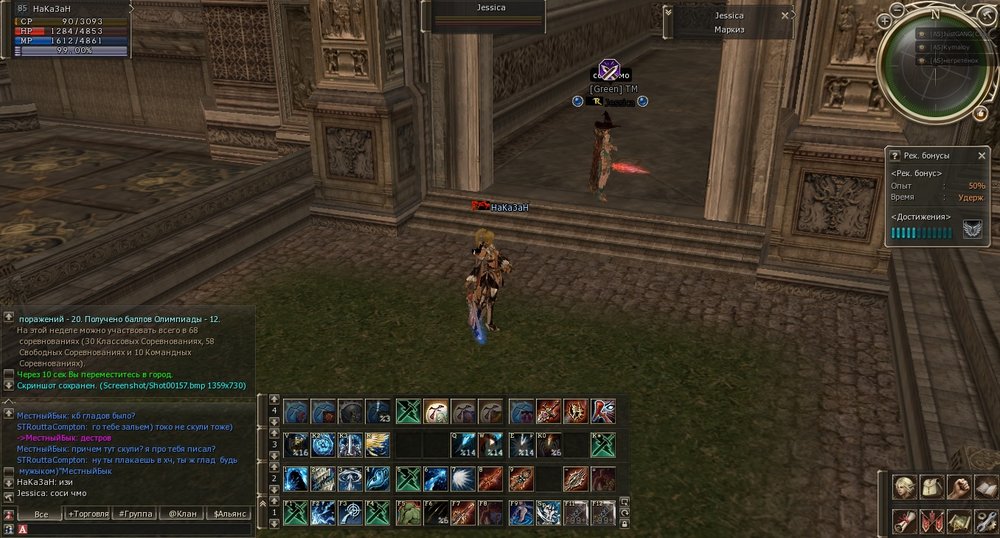1000x538 pixels.
Task: Use the red-and-white mask item on bar 4
Action: (604, 411)
